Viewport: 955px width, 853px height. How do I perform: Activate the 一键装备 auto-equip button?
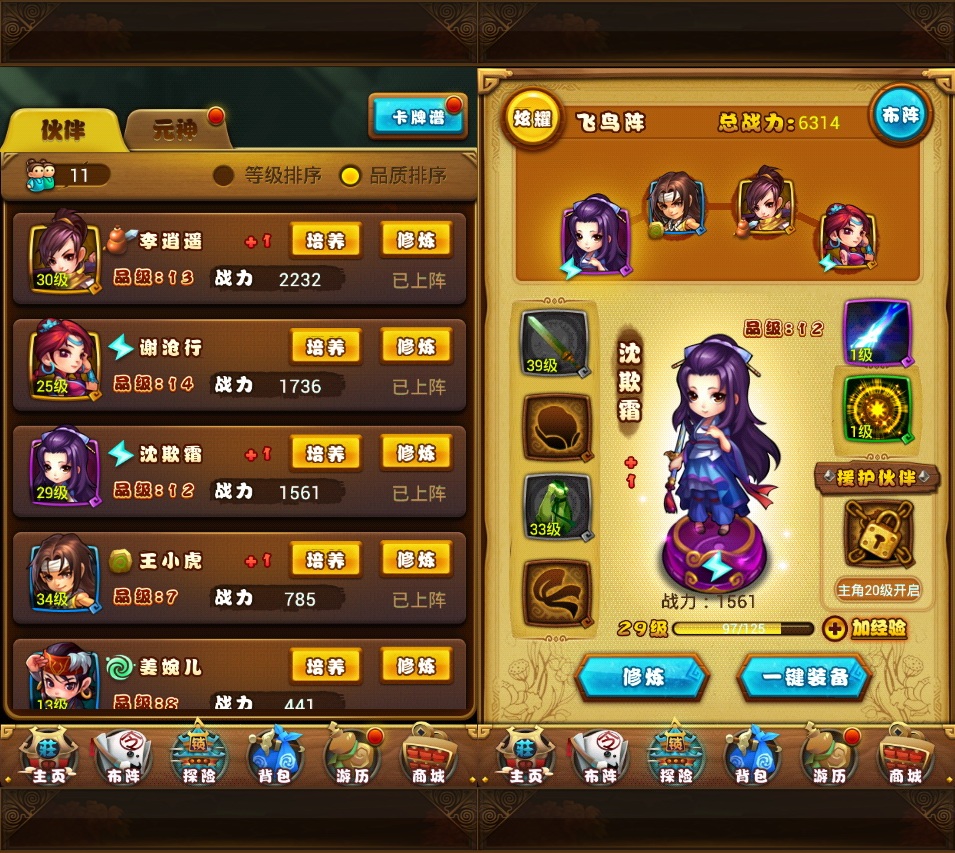coord(804,677)
